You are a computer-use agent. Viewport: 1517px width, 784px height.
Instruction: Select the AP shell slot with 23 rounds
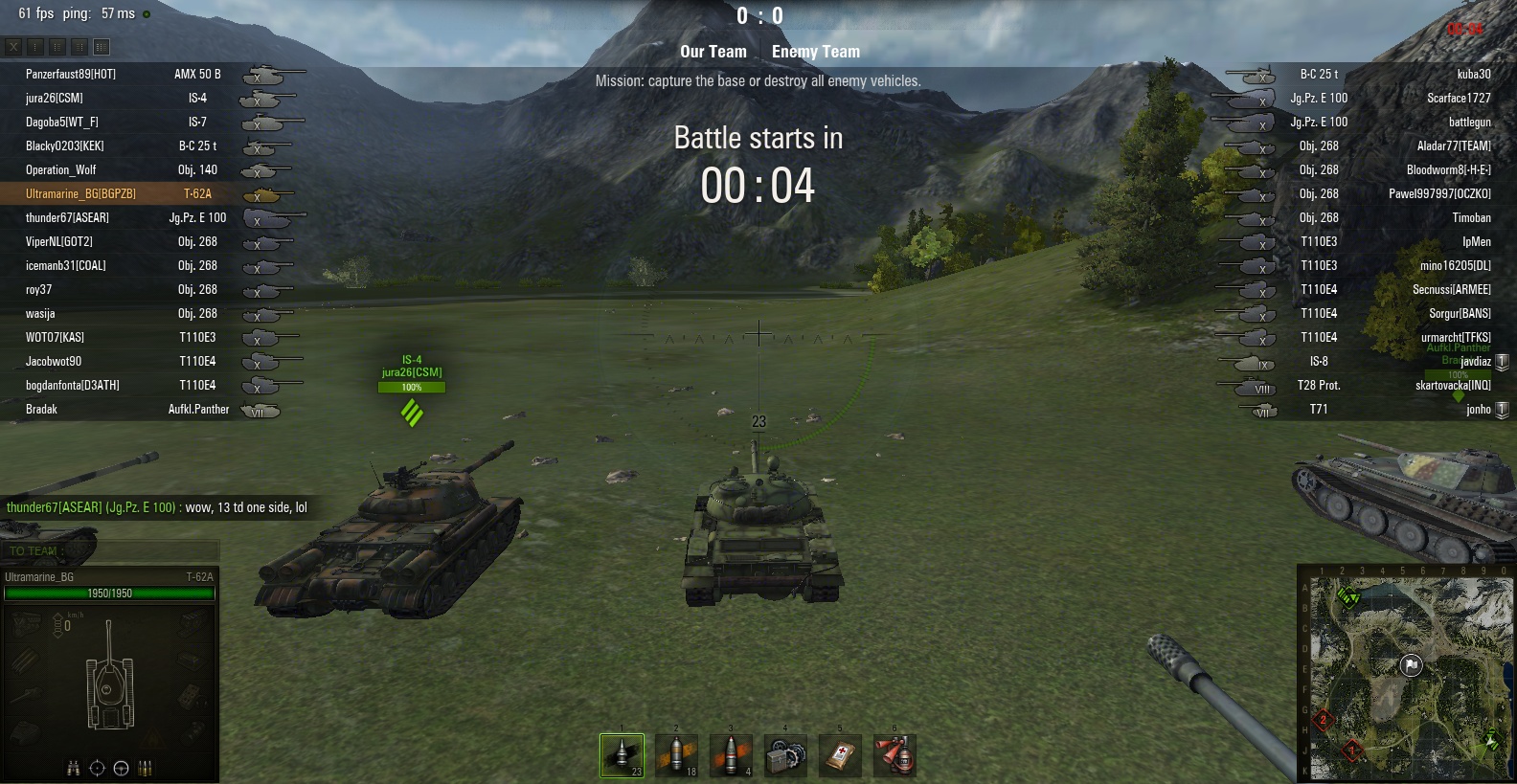[622, 755]
